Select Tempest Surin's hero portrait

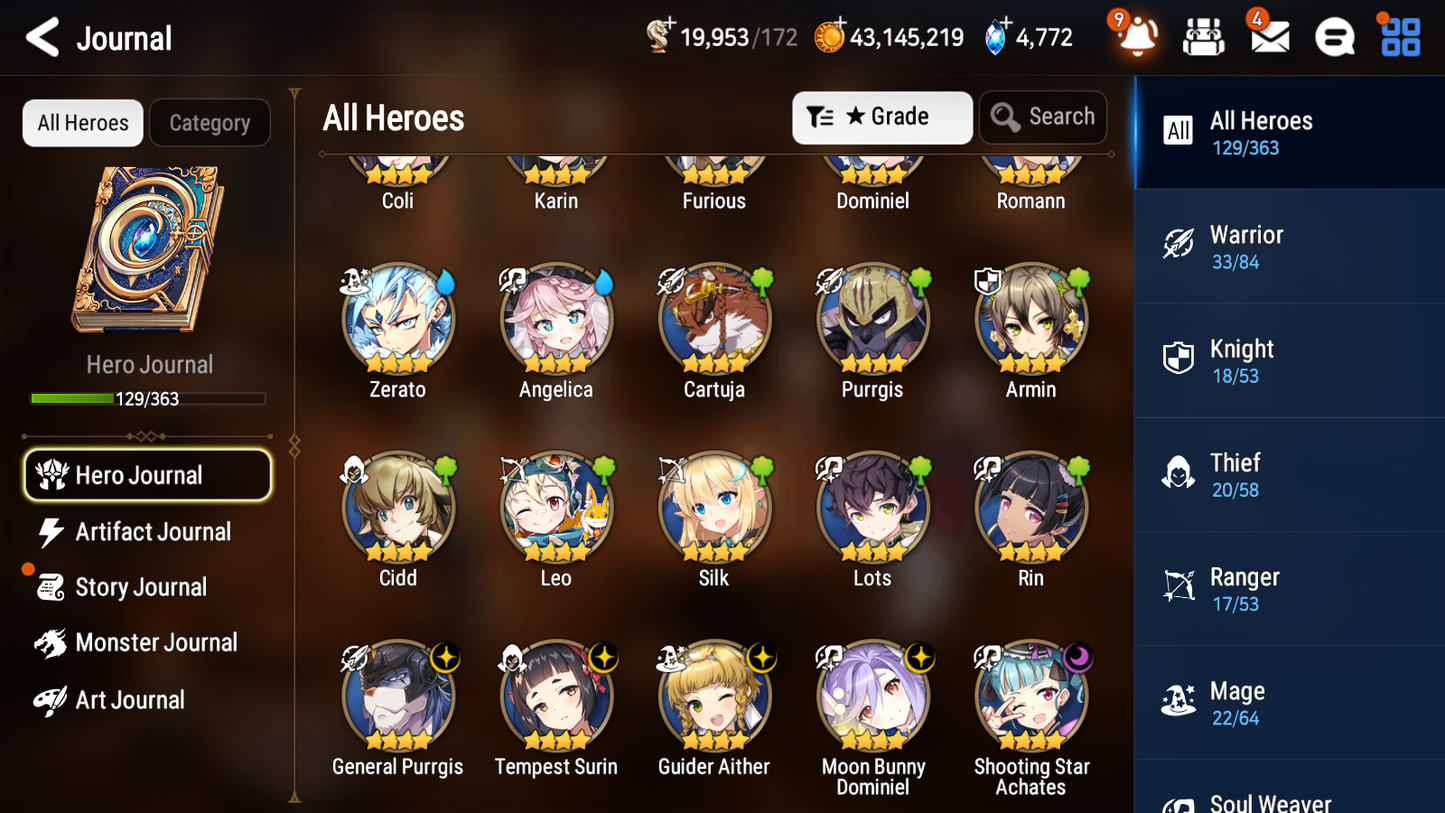point(556,696)
